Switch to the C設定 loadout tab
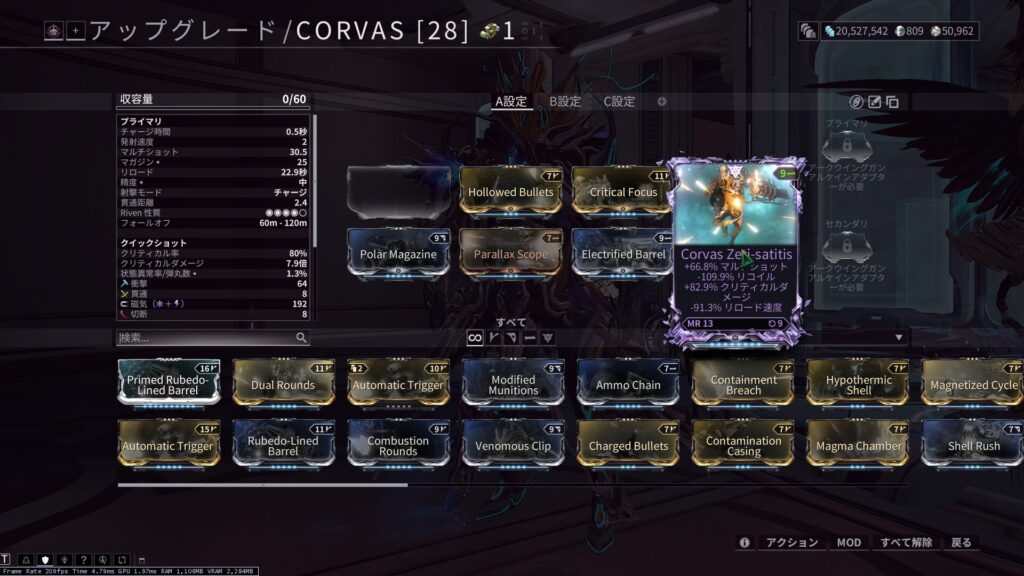Image resolution: width=1024 pixels, height=576 pixels. coord(618,101)
